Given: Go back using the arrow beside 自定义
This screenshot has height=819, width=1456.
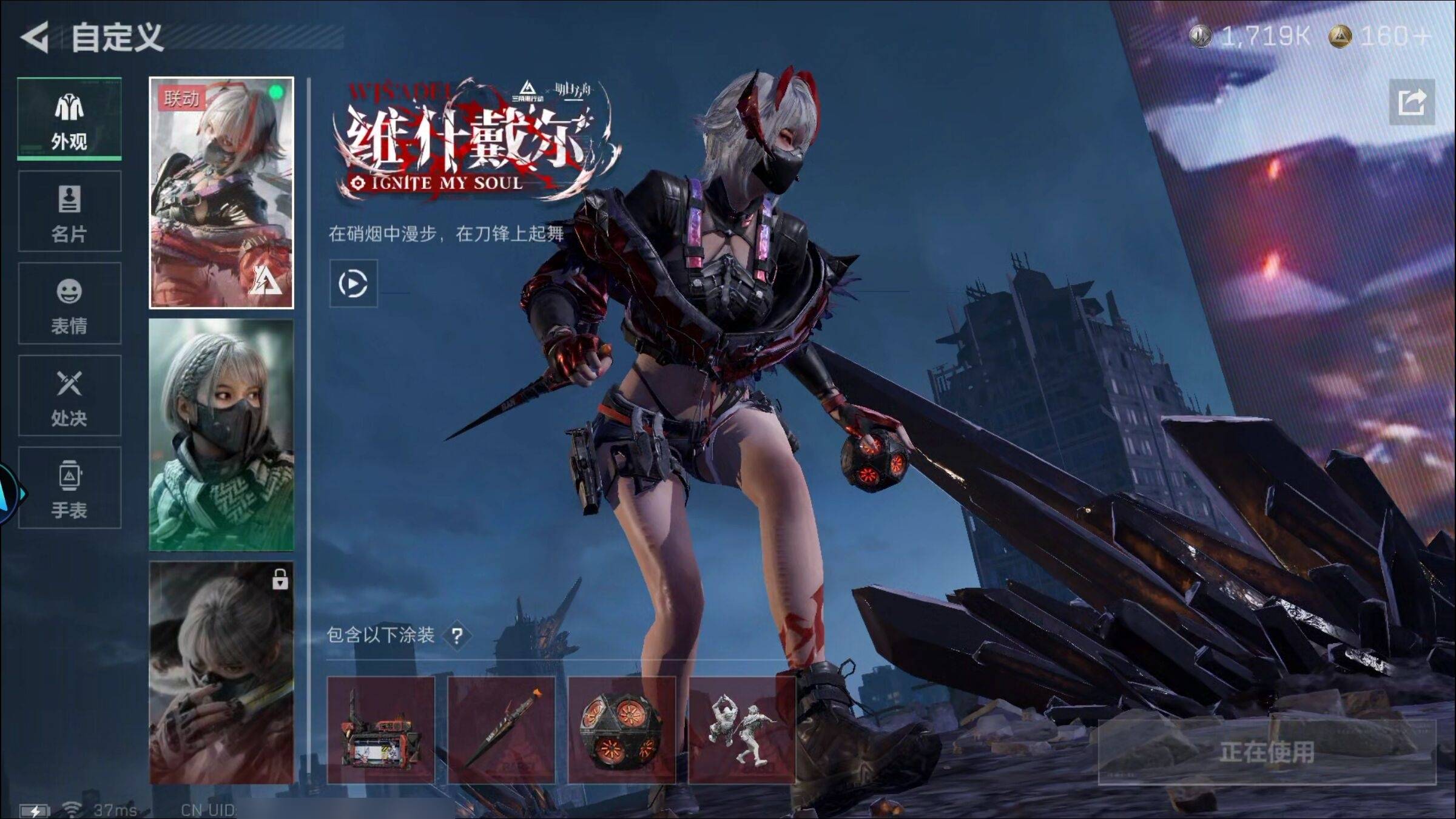Looking at the screenshot, I should point(35,38).
